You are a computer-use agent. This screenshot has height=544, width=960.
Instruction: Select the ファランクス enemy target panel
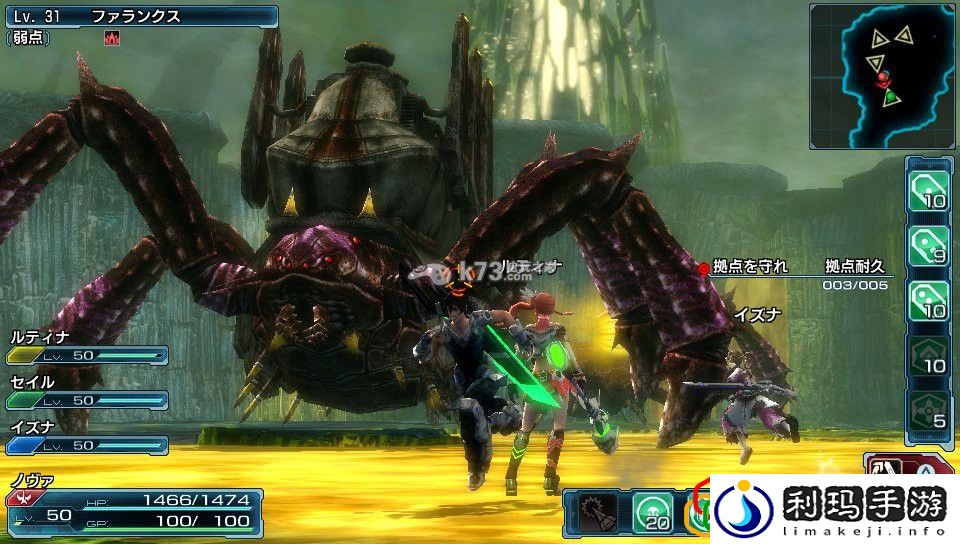(x=140, y=16)
